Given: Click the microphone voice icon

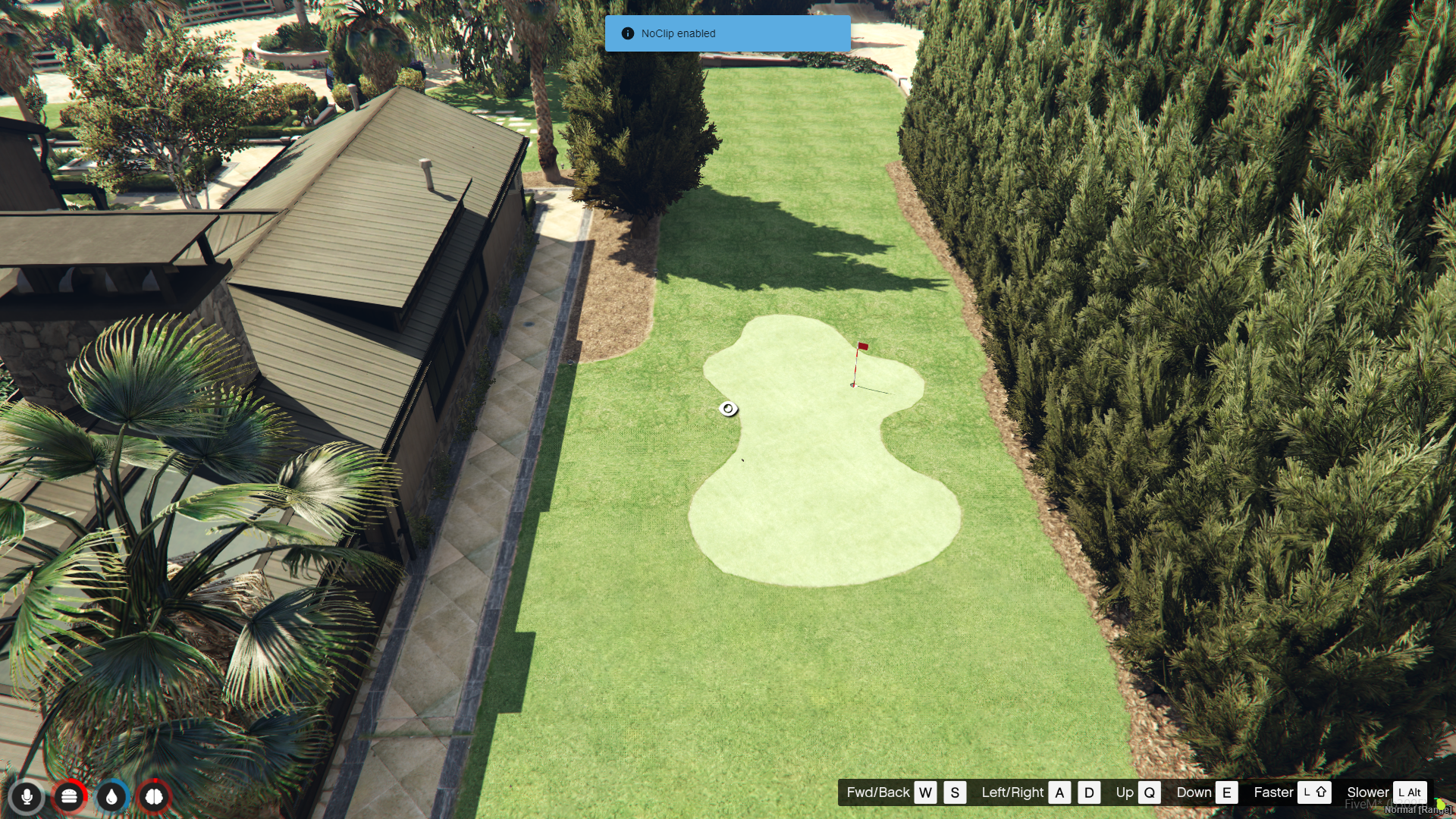Looking at the screenshot, I should (27, 797).
